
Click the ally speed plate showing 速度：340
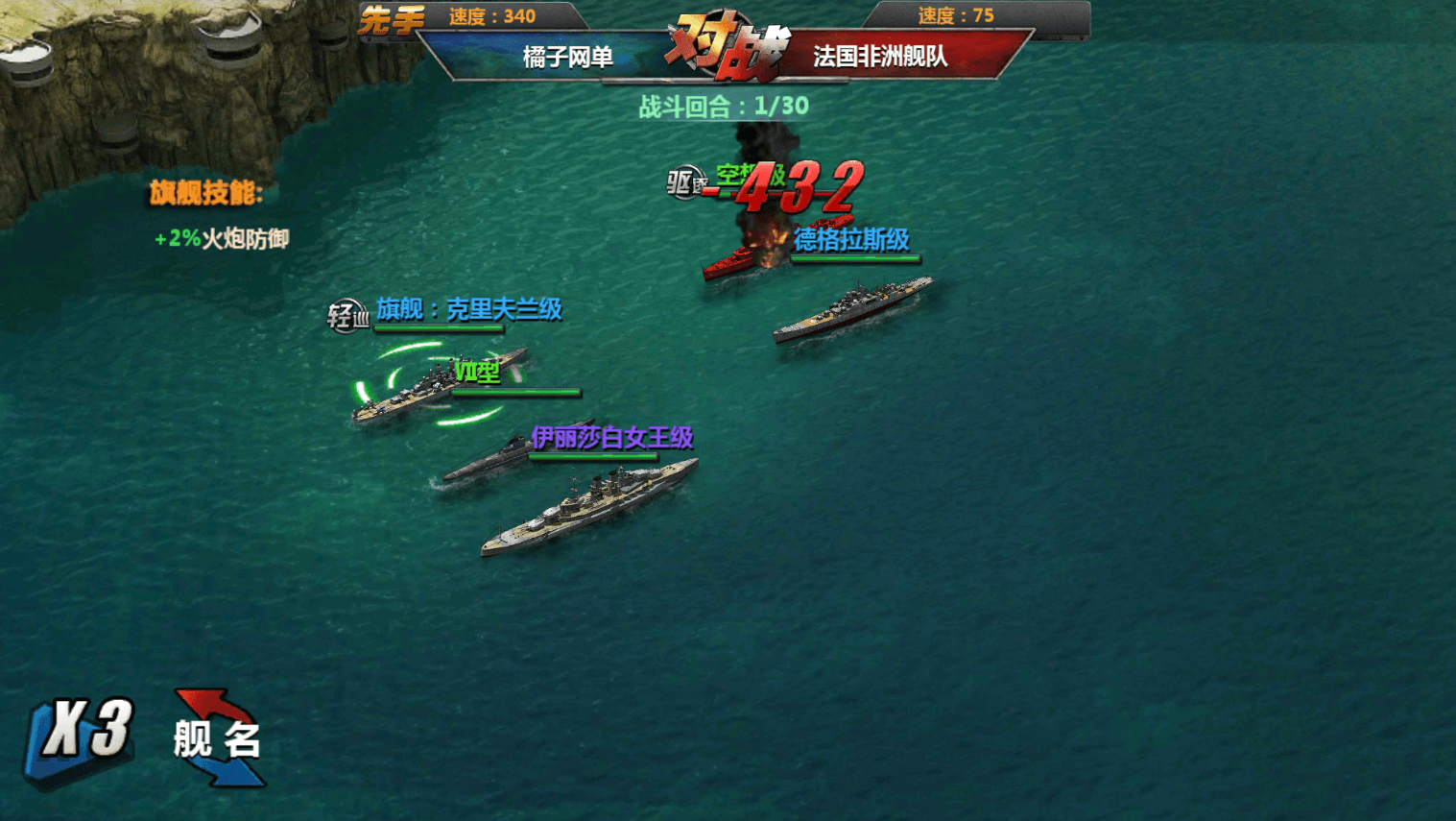coord(491,16)
